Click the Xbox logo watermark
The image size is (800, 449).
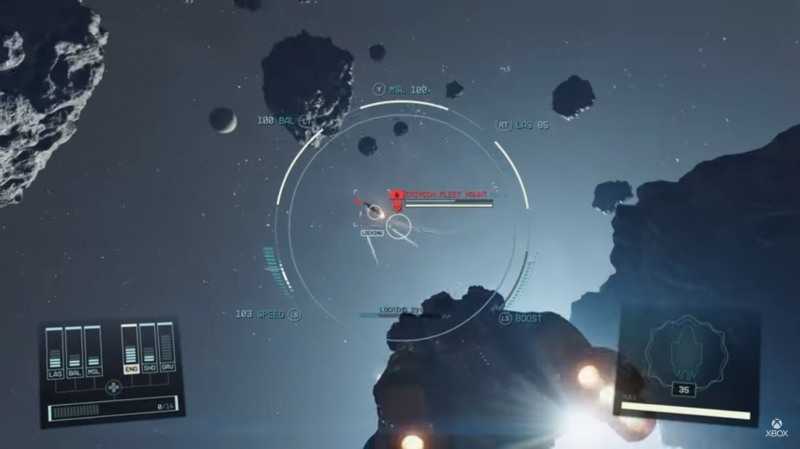click(x=776, y=427)
